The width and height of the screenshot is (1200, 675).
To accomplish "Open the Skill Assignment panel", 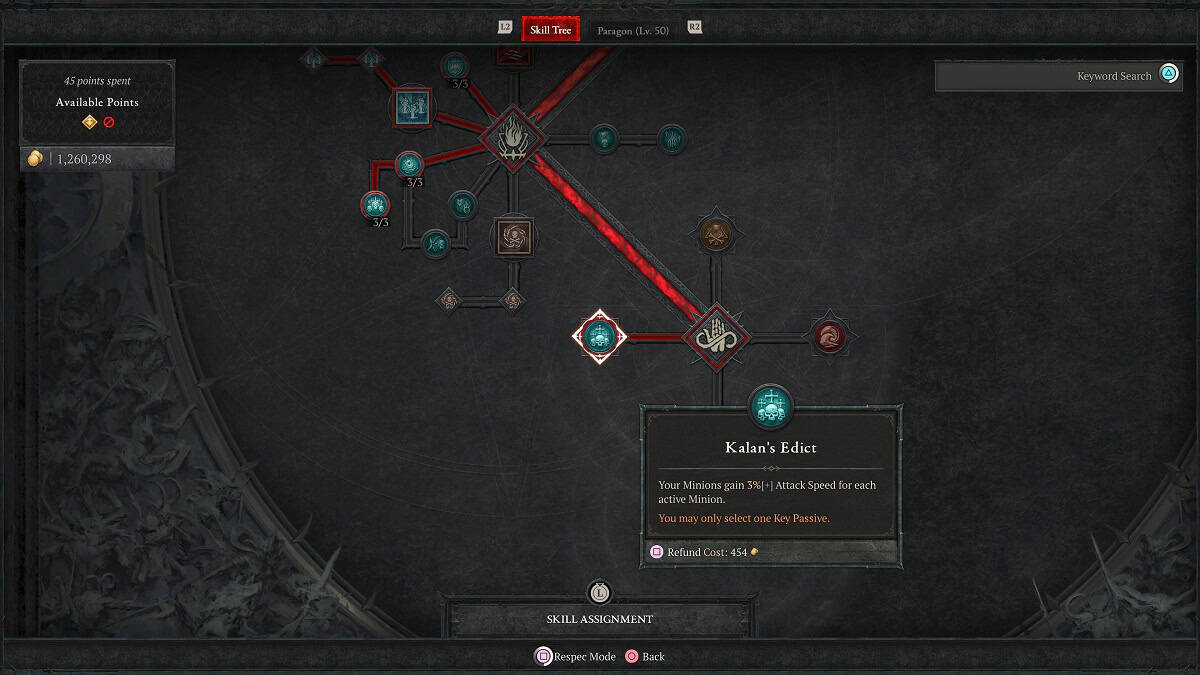I will coord(599,619).
